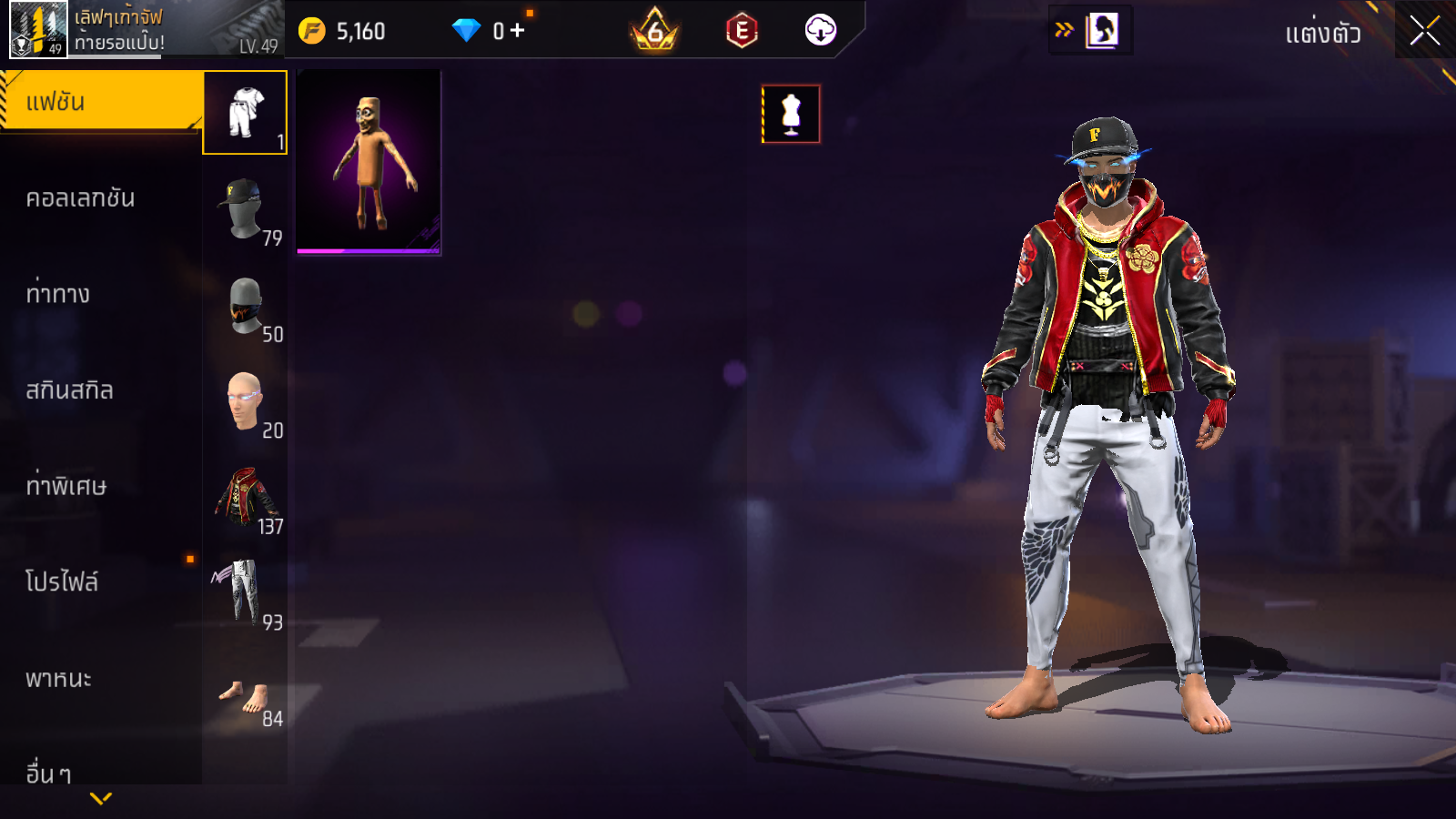Open the cap headwear category

click(245, 209)
